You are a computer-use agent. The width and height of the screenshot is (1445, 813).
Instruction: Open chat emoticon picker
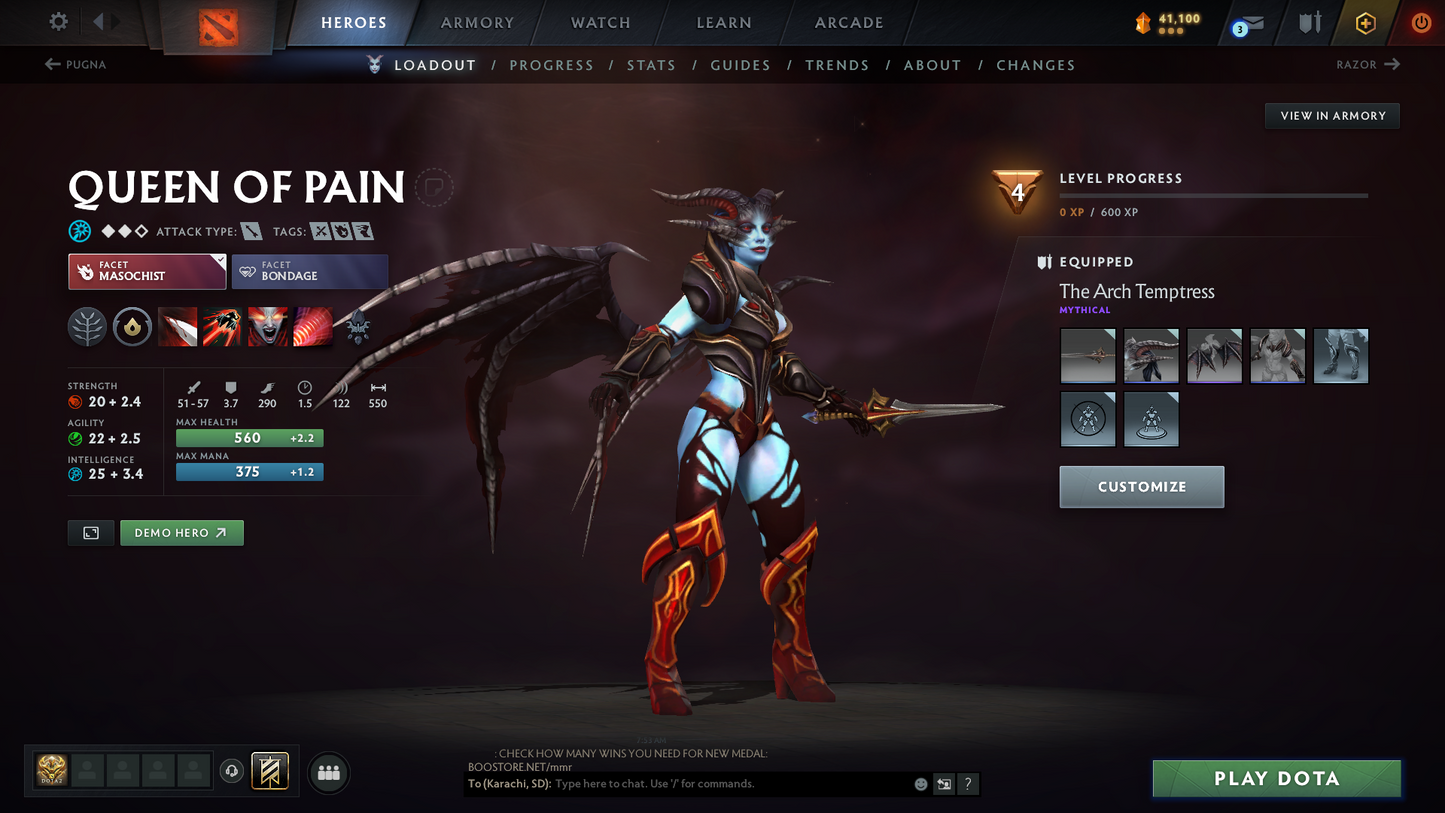920,784
